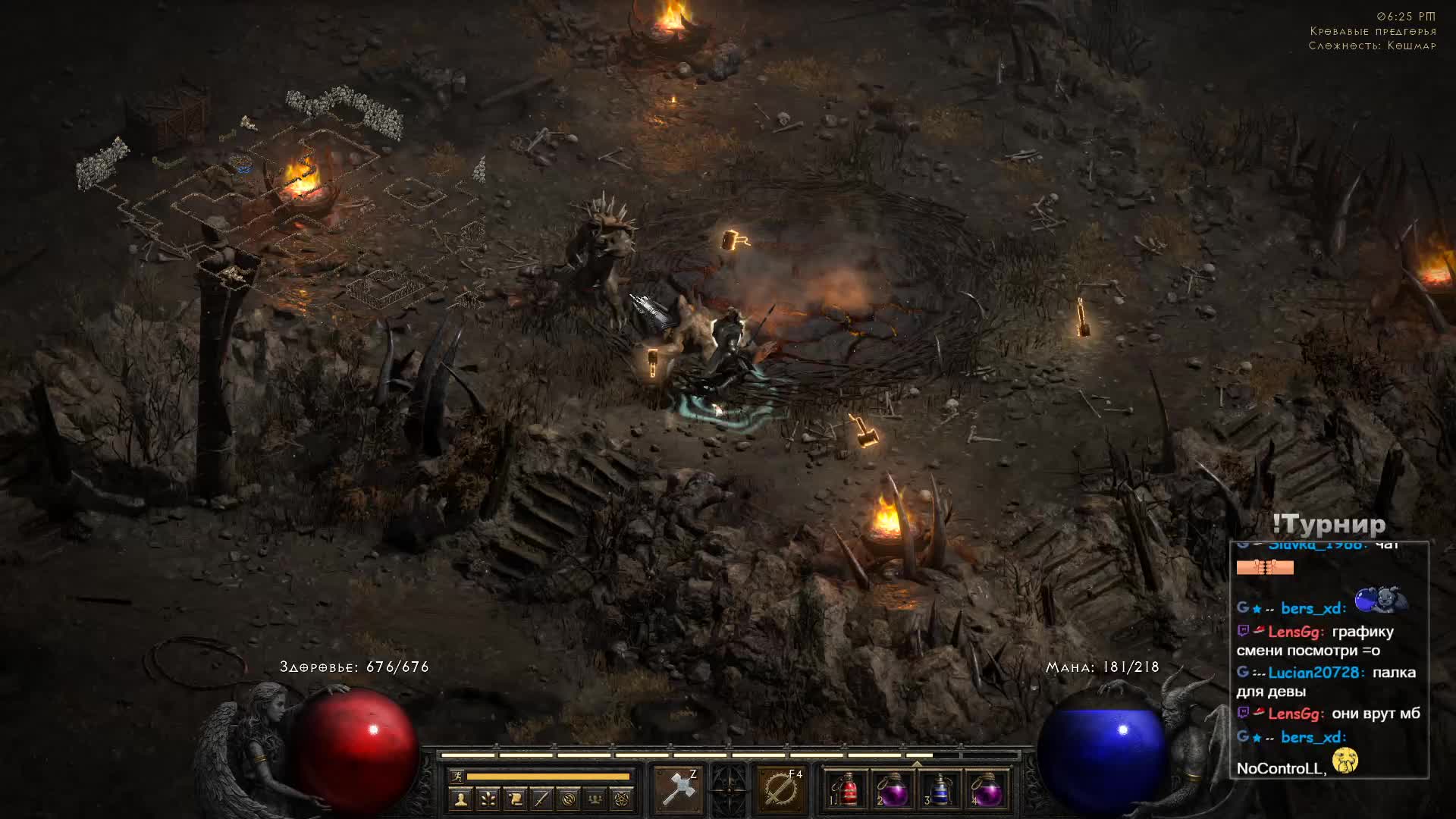This screenshot has width=1456, height=819.
Task: Click the sword icon mini-panel button
Action: [x=541, y=799]
